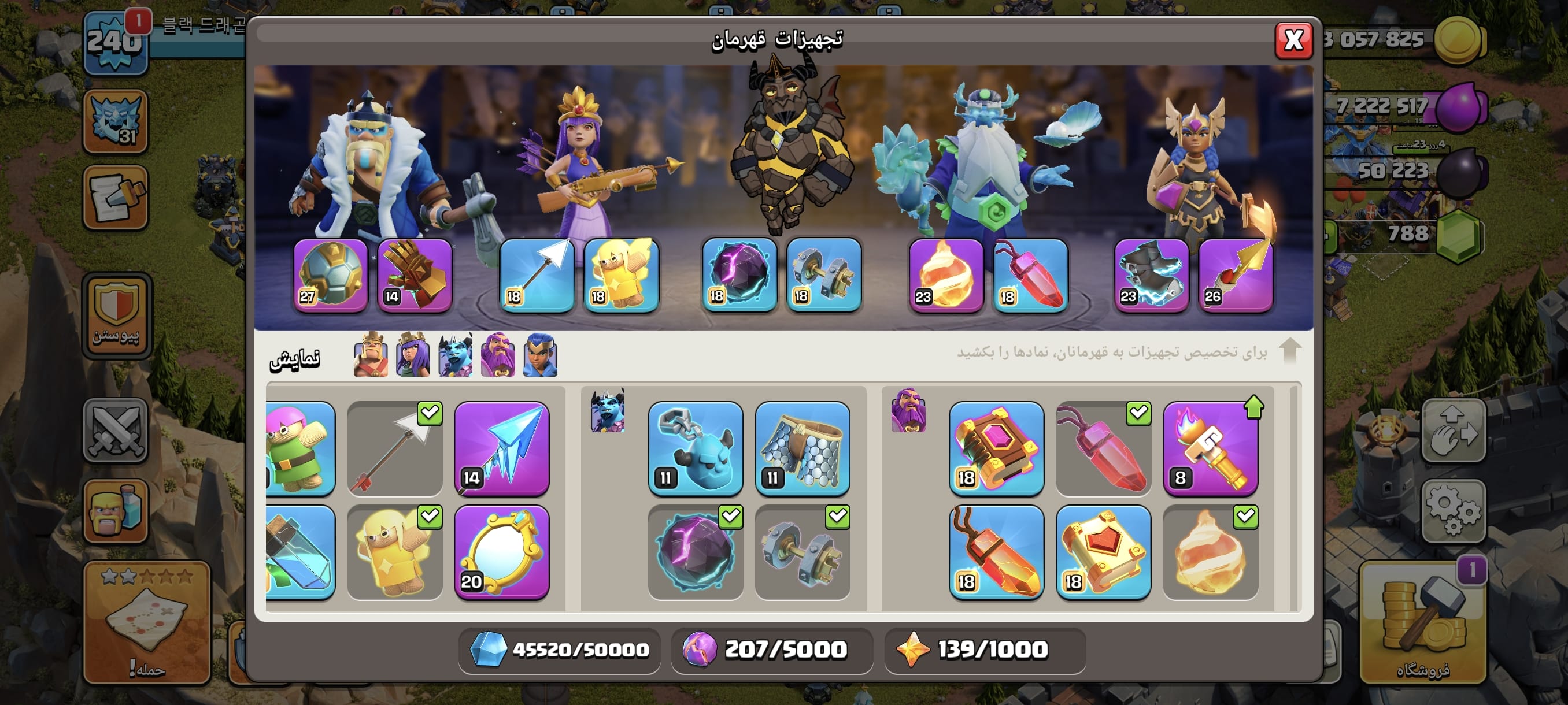Choose the Grand Warden filter portrait
Image resolution: width=1568 pixels, height=705 pixels.
click(x=497, y=355)
